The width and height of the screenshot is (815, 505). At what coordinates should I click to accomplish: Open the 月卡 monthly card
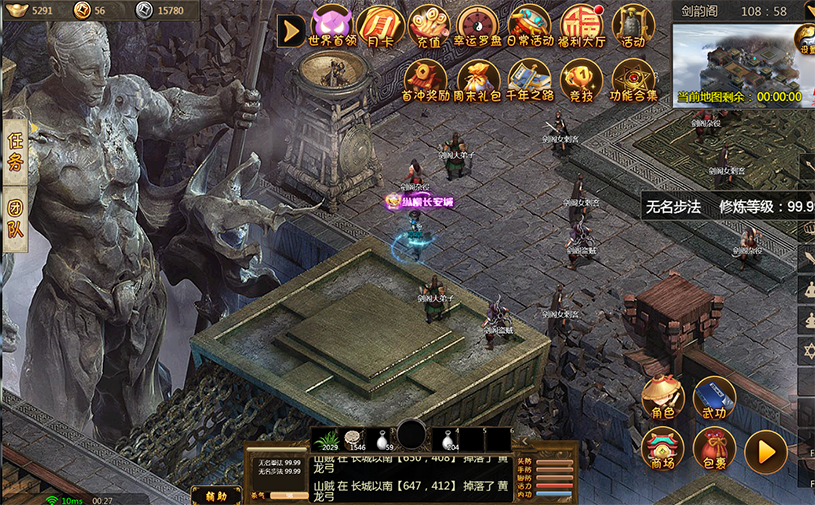380,26
